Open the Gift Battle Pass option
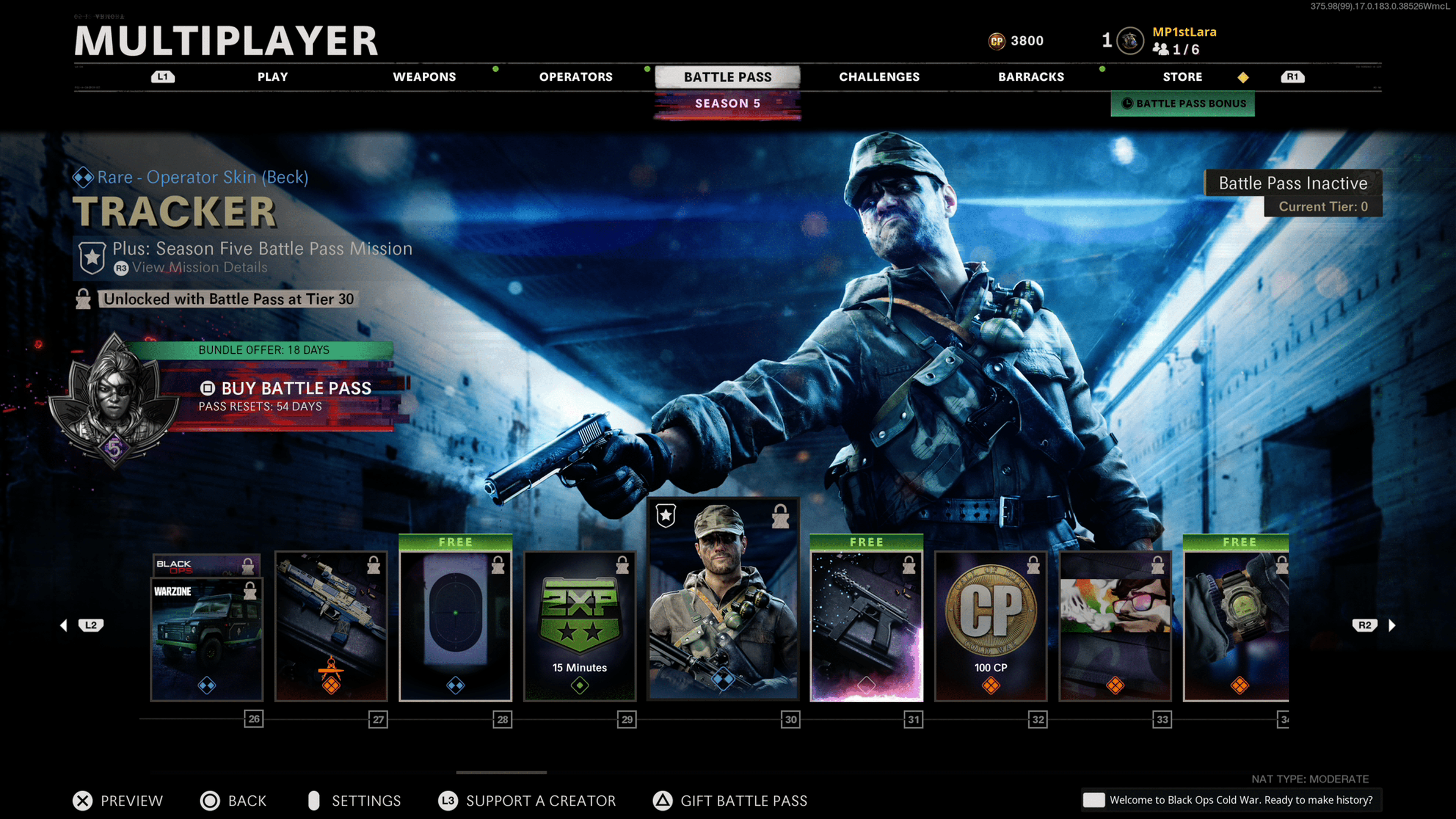Viewport: 1456px width, 819px height. pyautogui.click(x=743, y=800)
